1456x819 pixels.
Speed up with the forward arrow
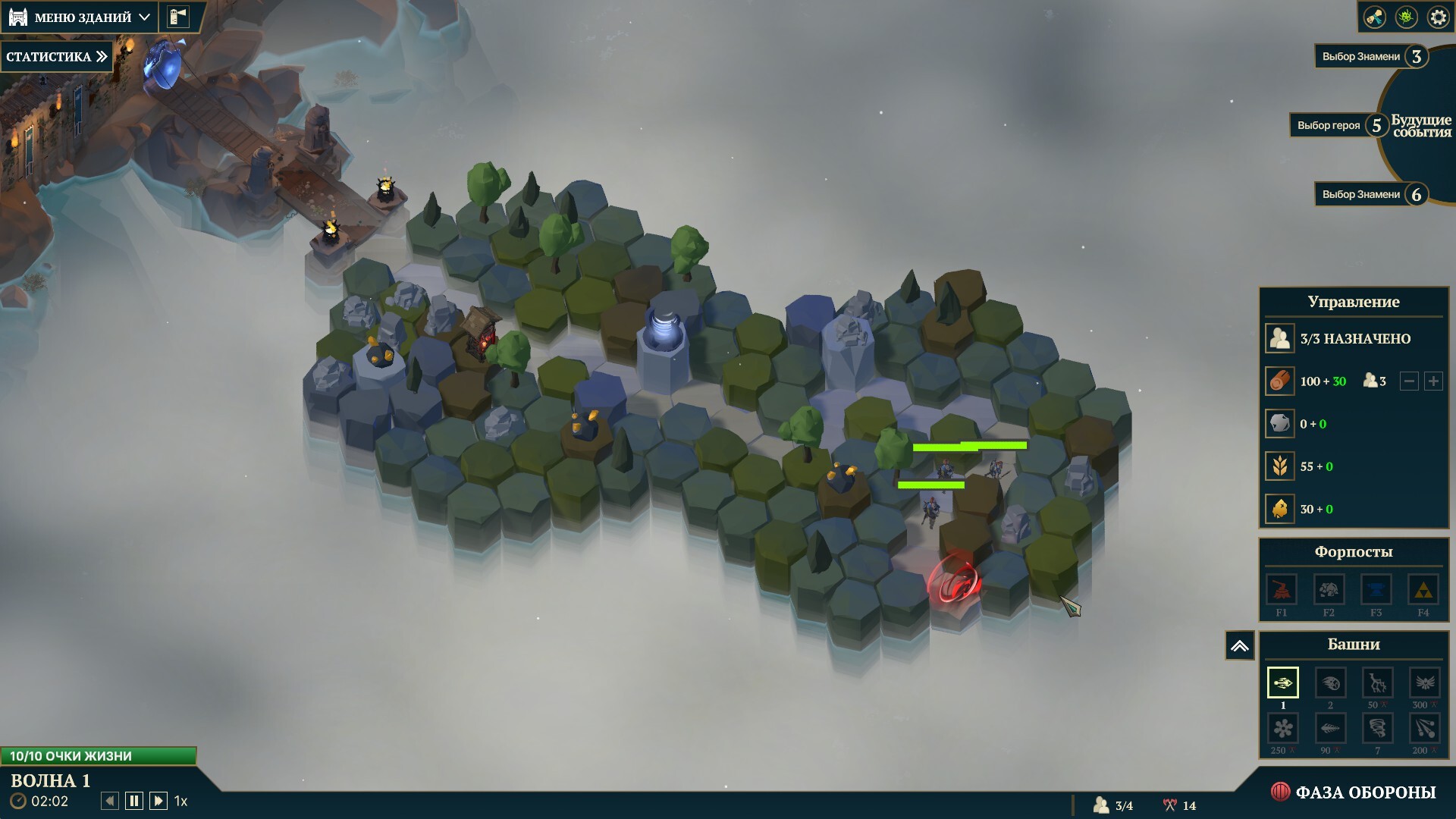point(158,801)
